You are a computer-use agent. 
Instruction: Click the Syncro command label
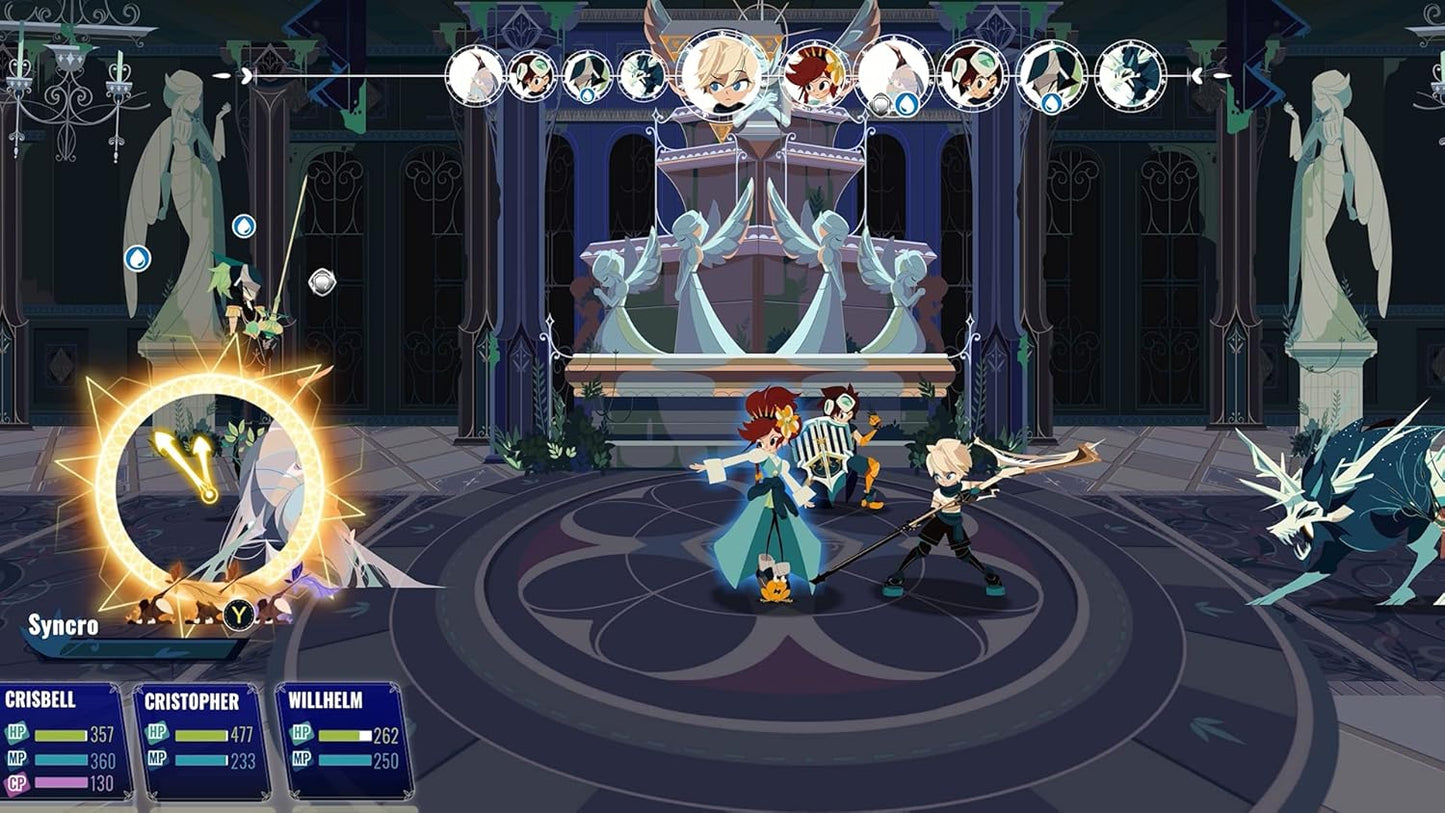pos(63,628)
